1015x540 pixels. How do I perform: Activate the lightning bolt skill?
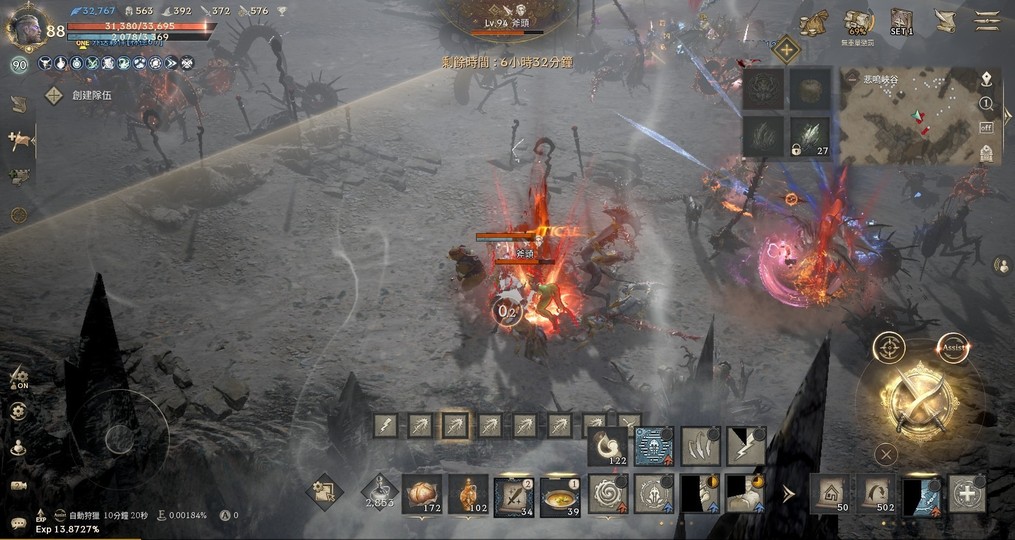pyautogui.click(x=746, y=446)
